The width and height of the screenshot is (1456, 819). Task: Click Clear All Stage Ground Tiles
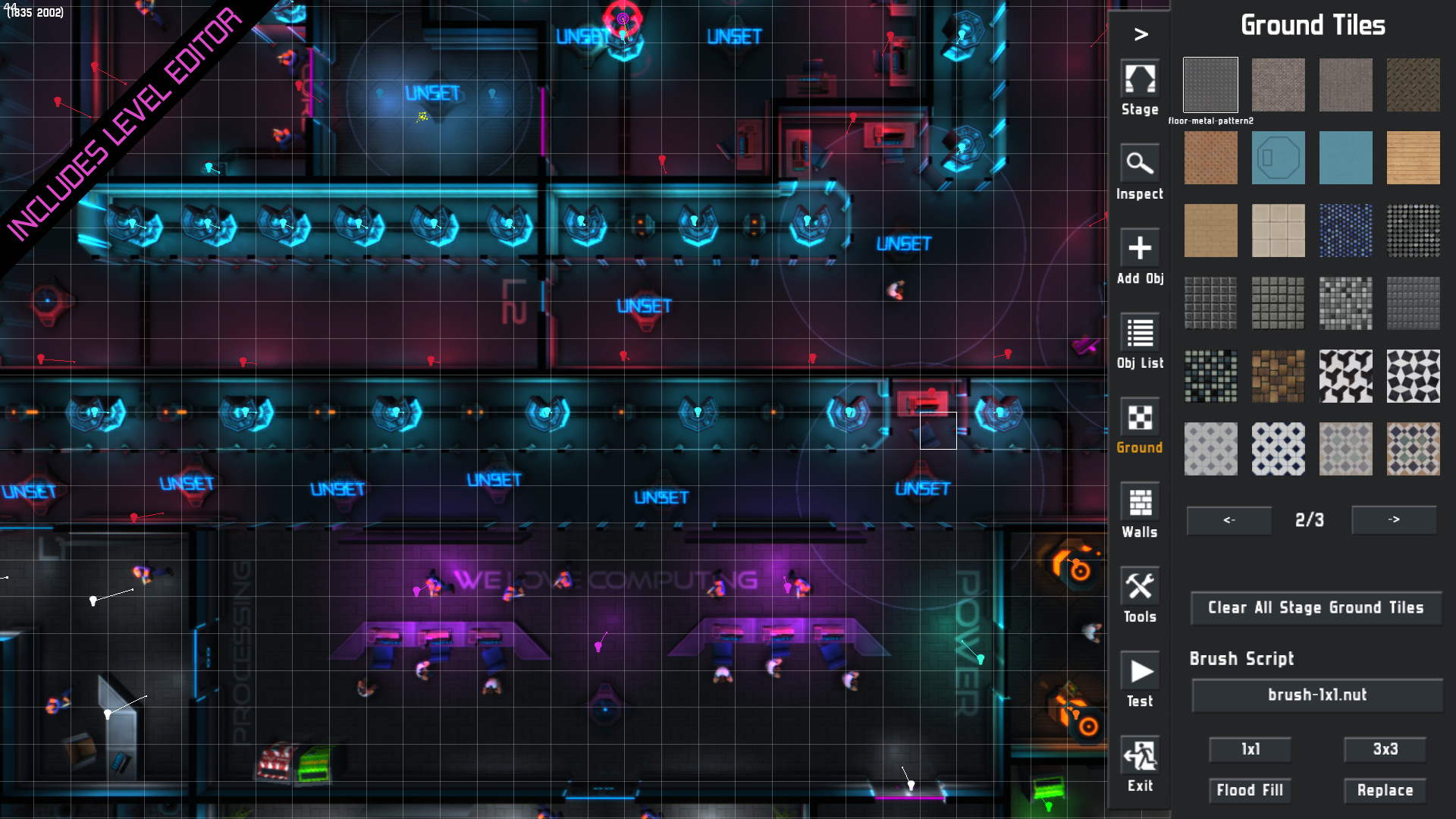[x=1316, y=607]
